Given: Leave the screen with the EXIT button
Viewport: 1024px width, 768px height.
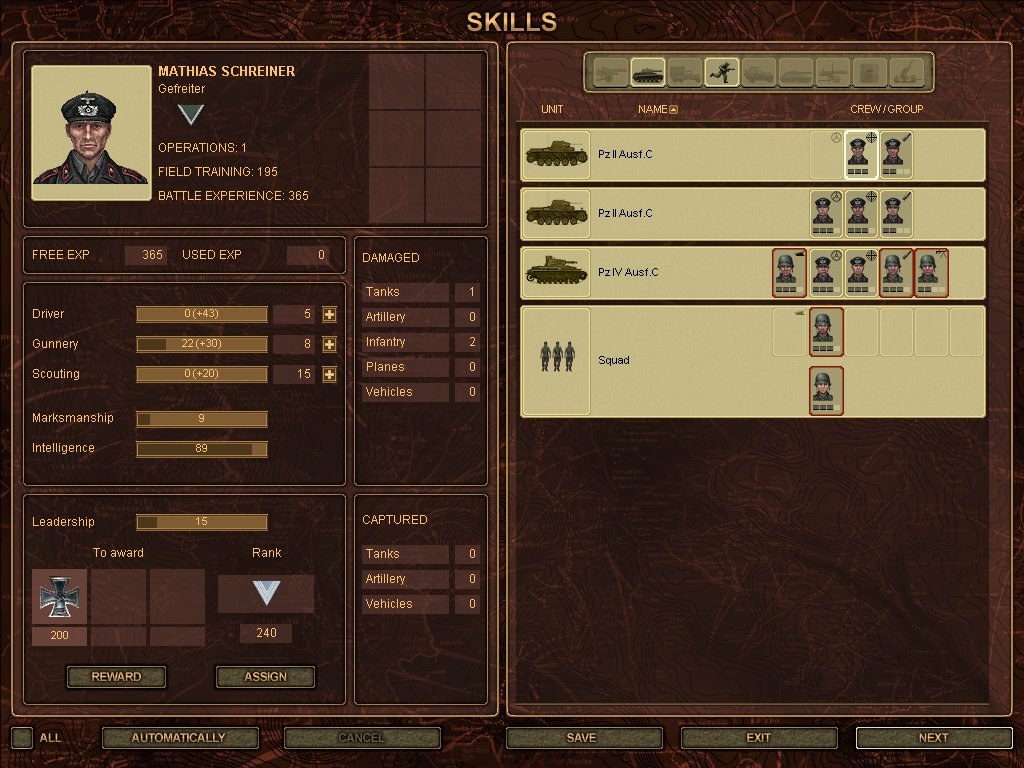Looking at the screenshot, I should [759, 738].
